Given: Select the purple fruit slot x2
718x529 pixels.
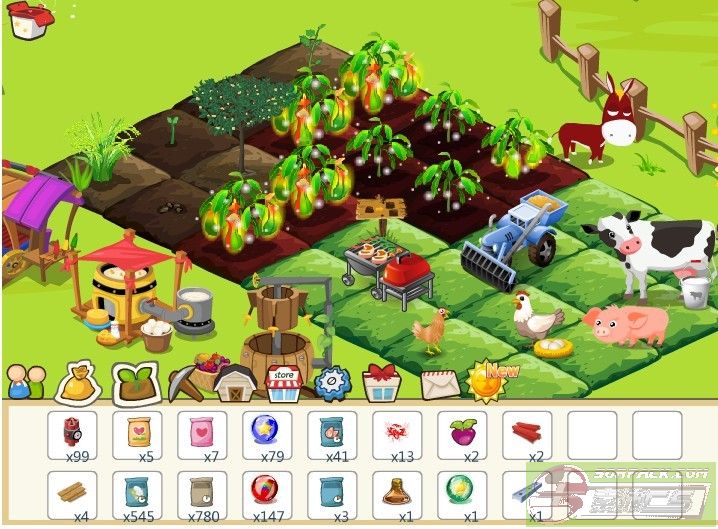Looking at the screenshot, I should (x=462, y=434).
